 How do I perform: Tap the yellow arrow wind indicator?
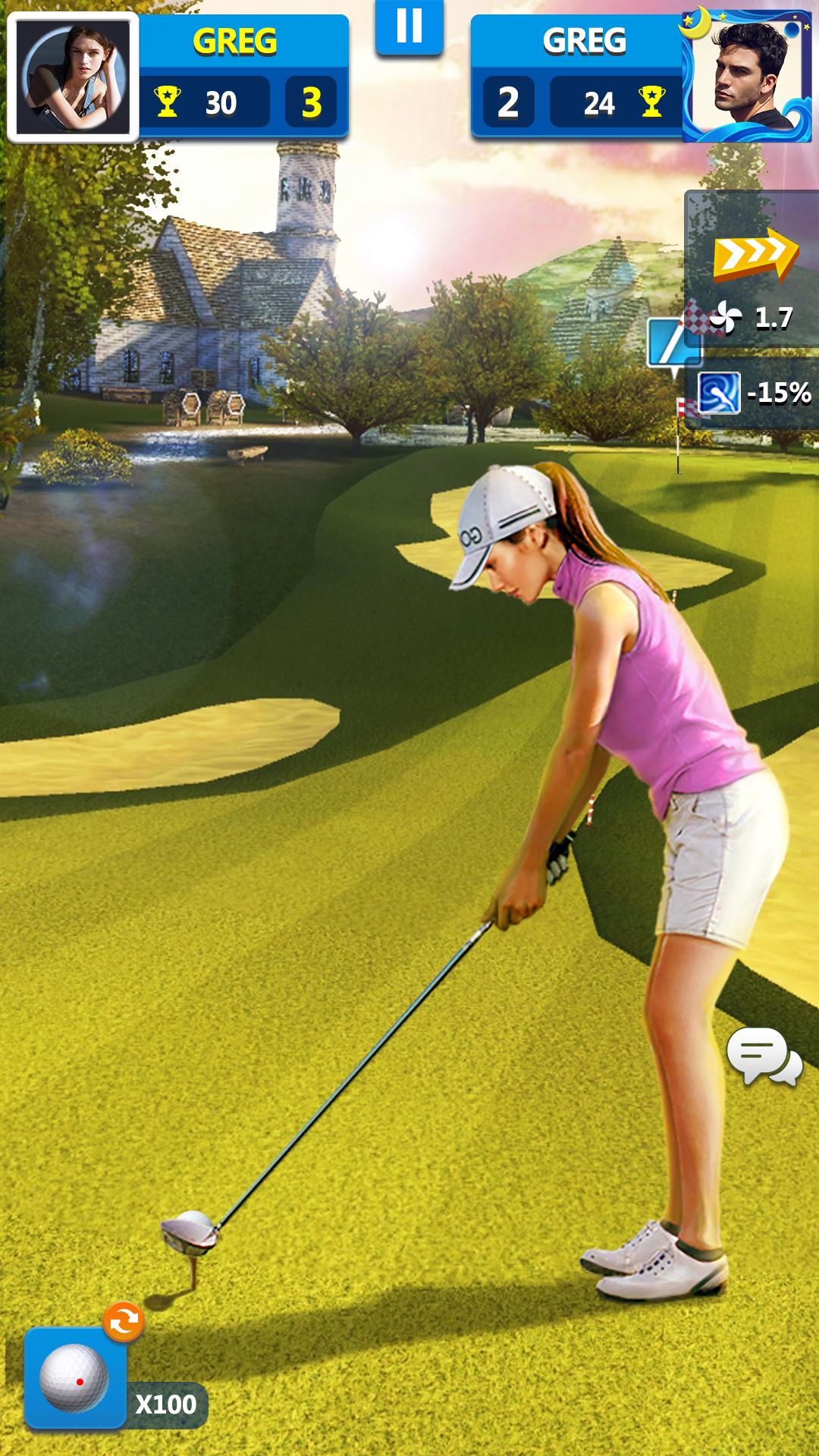coord(755,253)
